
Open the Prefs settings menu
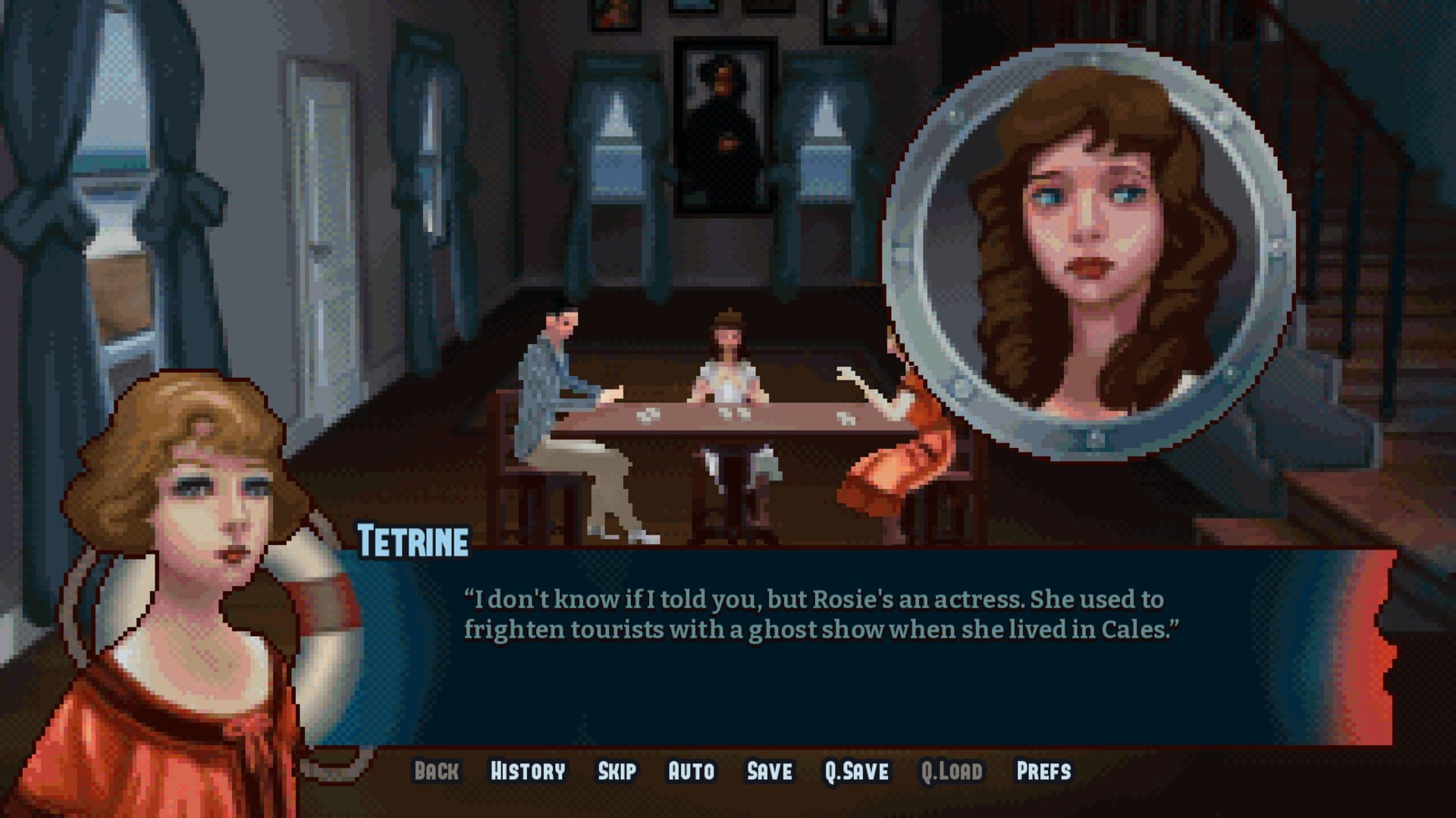tap(1045, 771)
